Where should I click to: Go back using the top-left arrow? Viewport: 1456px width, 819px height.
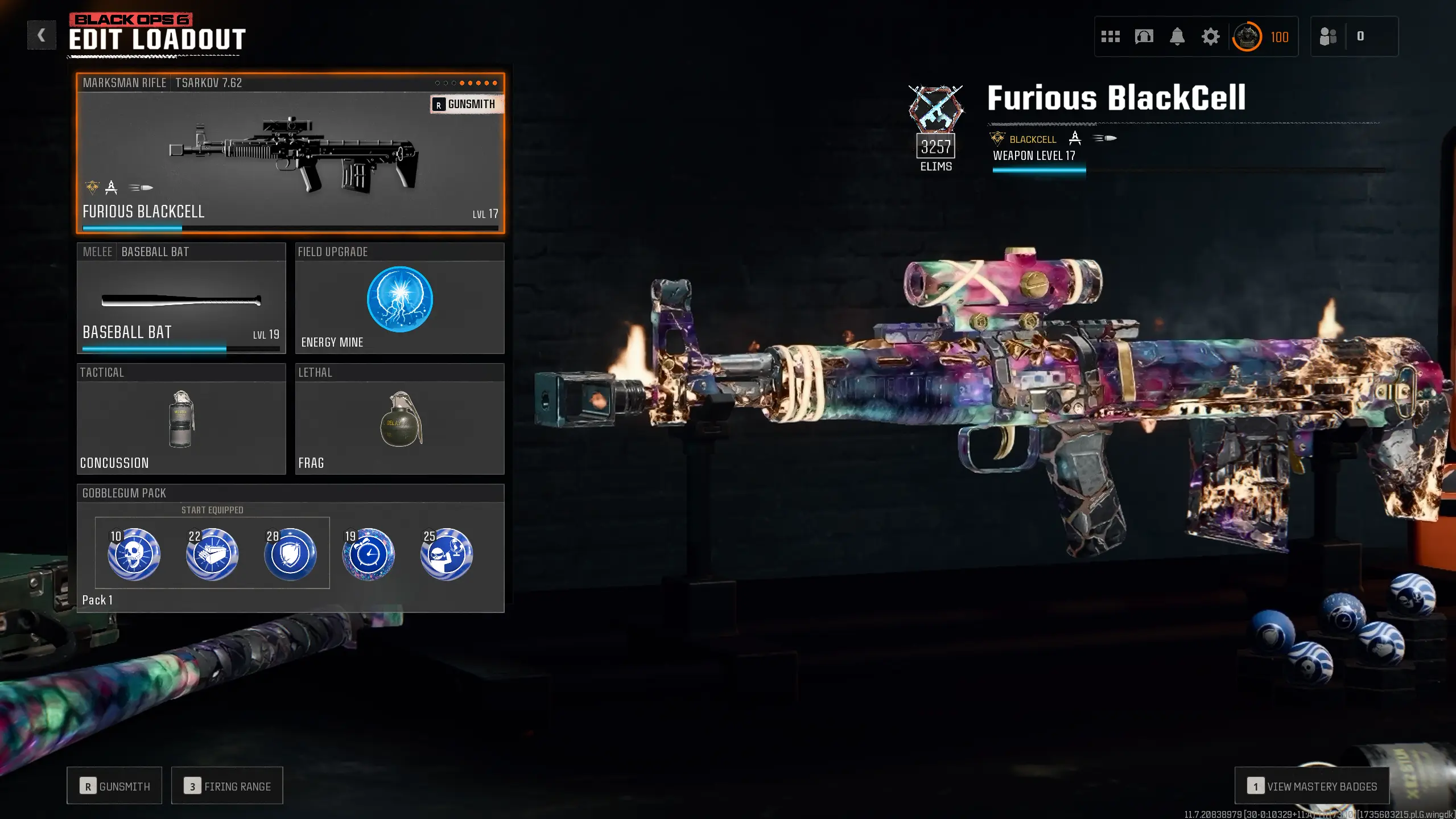coord(41,35)
